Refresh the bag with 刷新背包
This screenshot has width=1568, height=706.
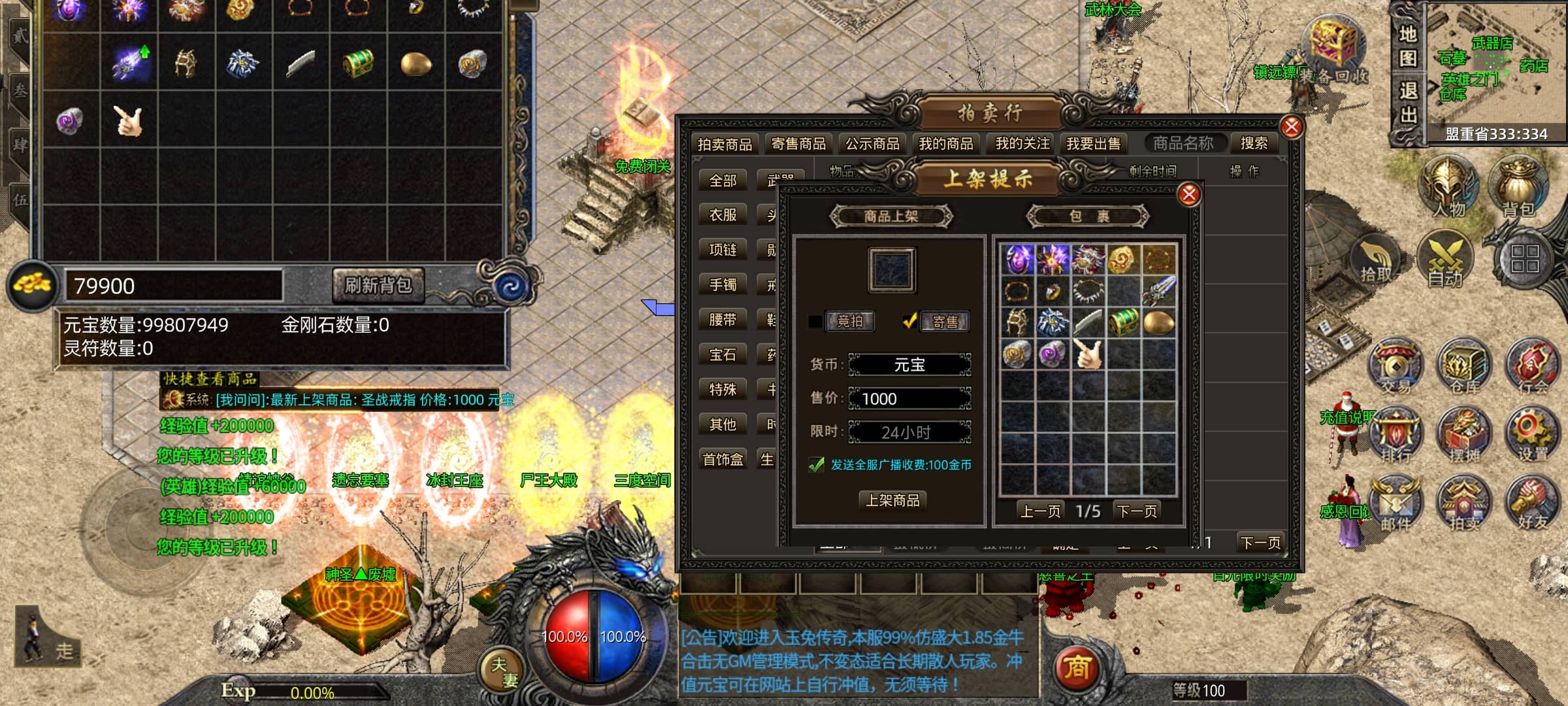click(378, 286)
